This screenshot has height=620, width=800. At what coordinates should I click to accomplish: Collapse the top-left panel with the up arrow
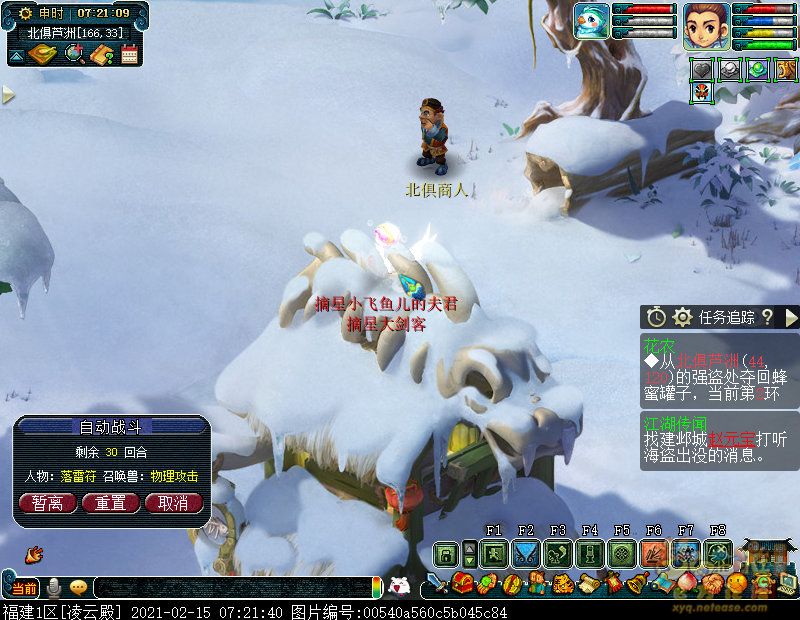pos(17,56)
